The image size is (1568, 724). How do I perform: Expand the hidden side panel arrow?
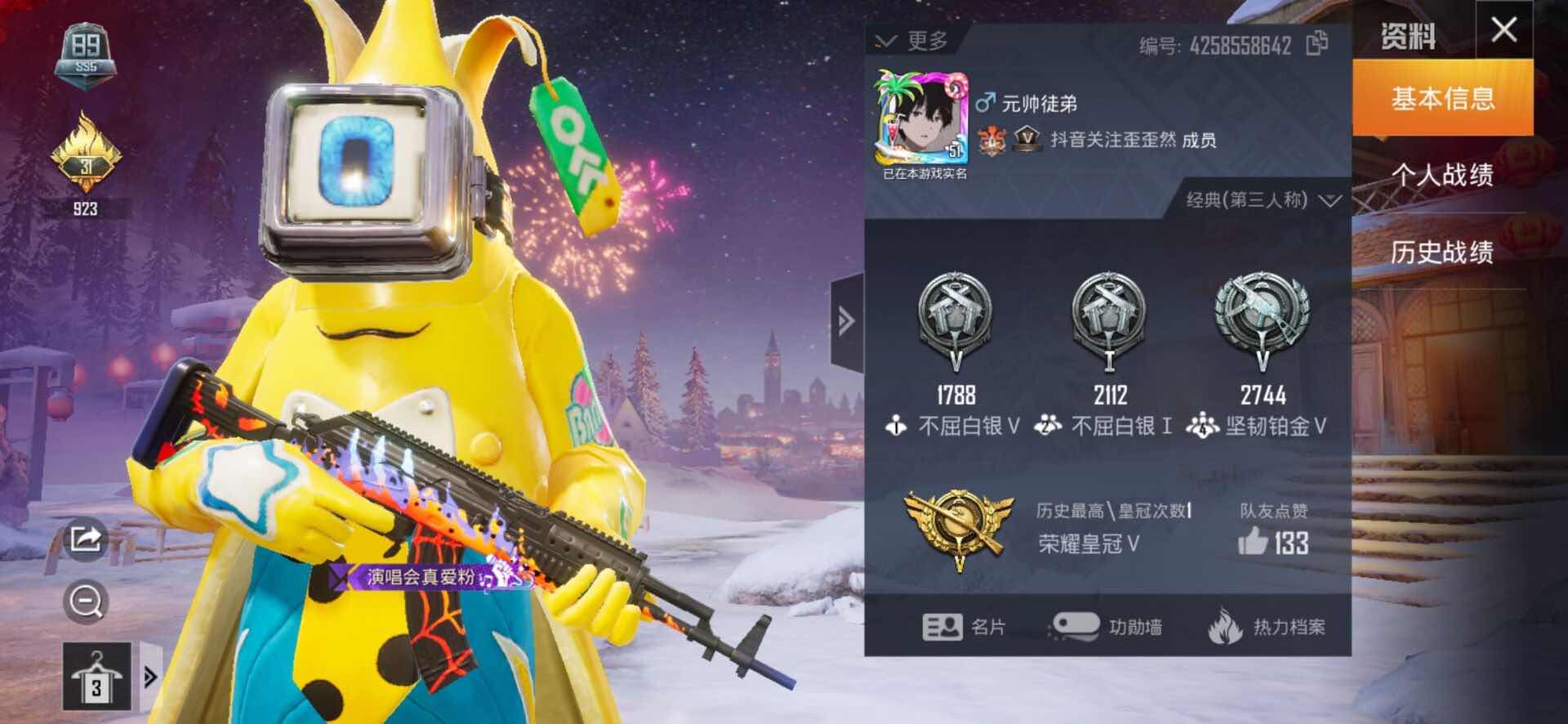point(844,321)
